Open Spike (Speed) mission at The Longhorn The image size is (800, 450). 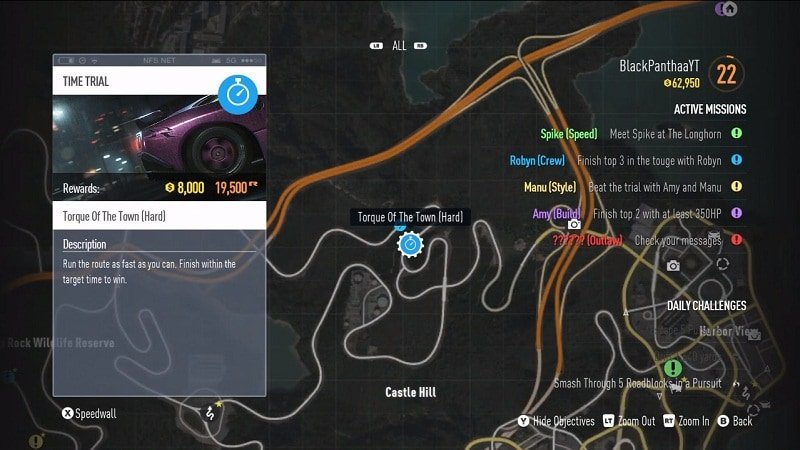tap(641, 134)
